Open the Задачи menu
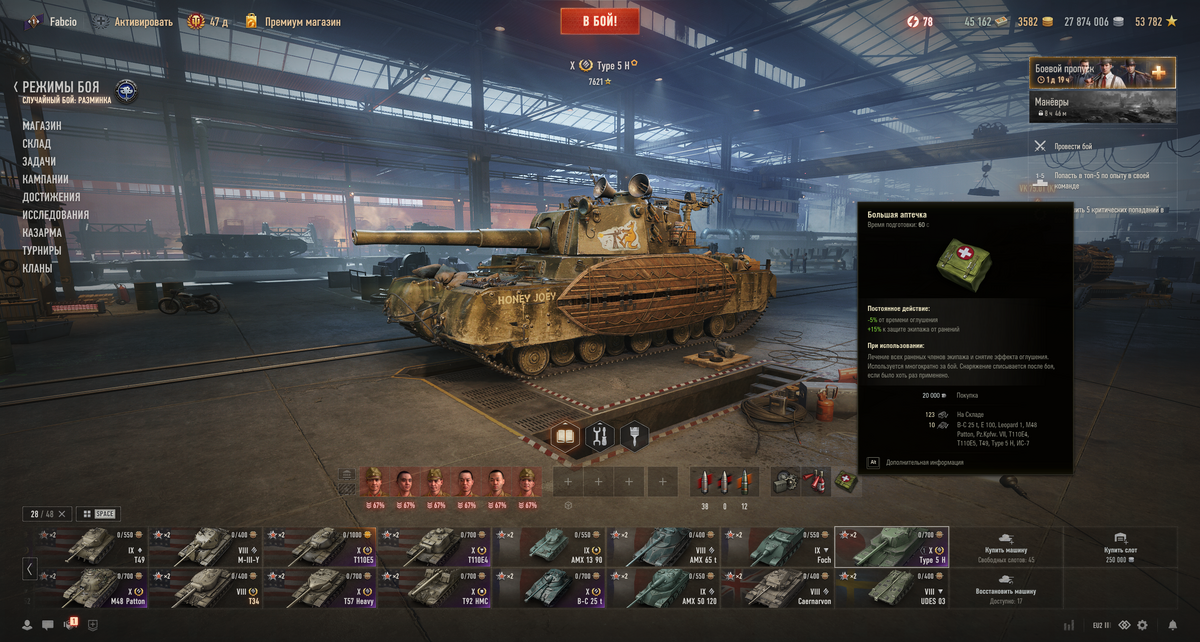 pyautogui.click(x=39, y=162)
